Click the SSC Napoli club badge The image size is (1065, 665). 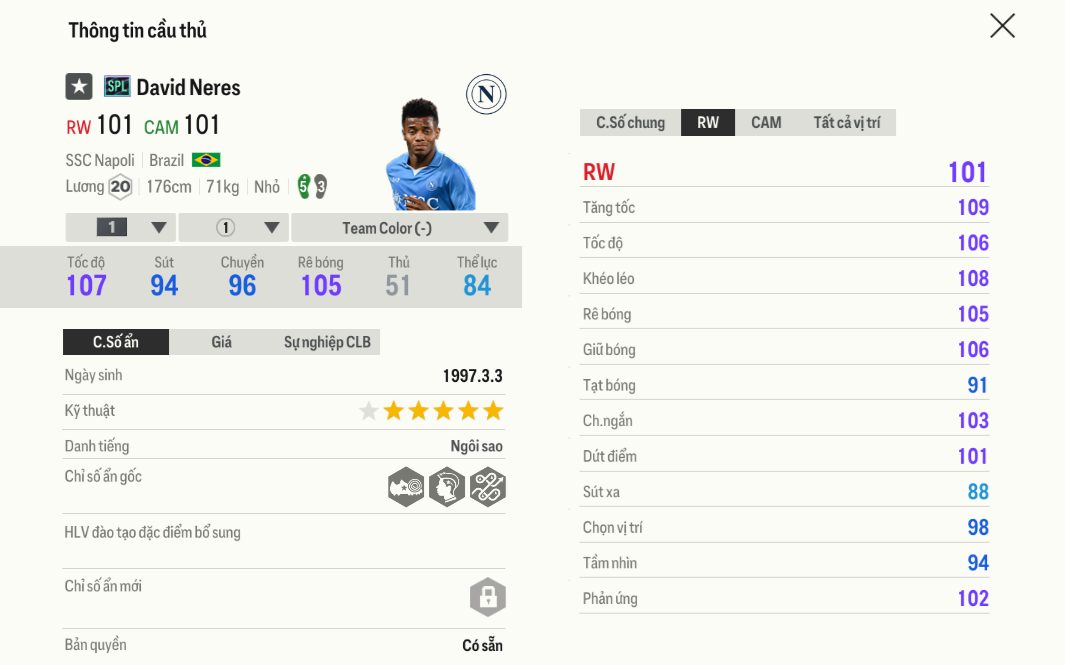[486, 95]
